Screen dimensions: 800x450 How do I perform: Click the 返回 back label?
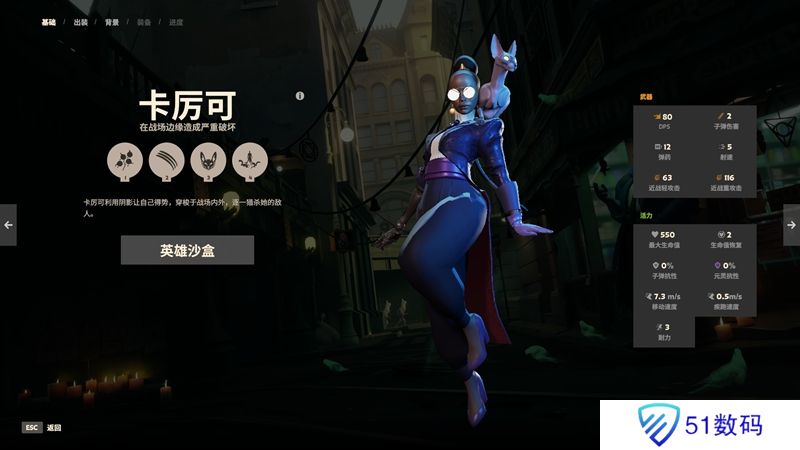pos(54,427)
